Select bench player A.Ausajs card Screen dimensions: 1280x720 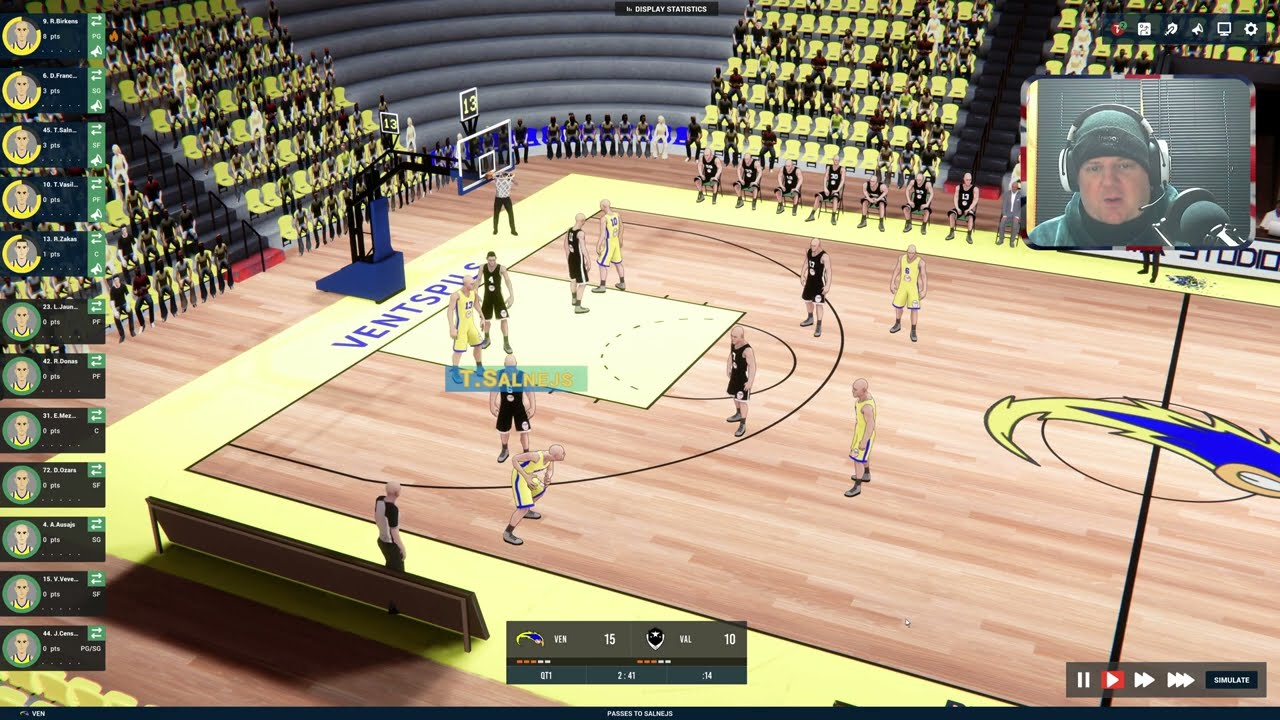click(52, 538)
